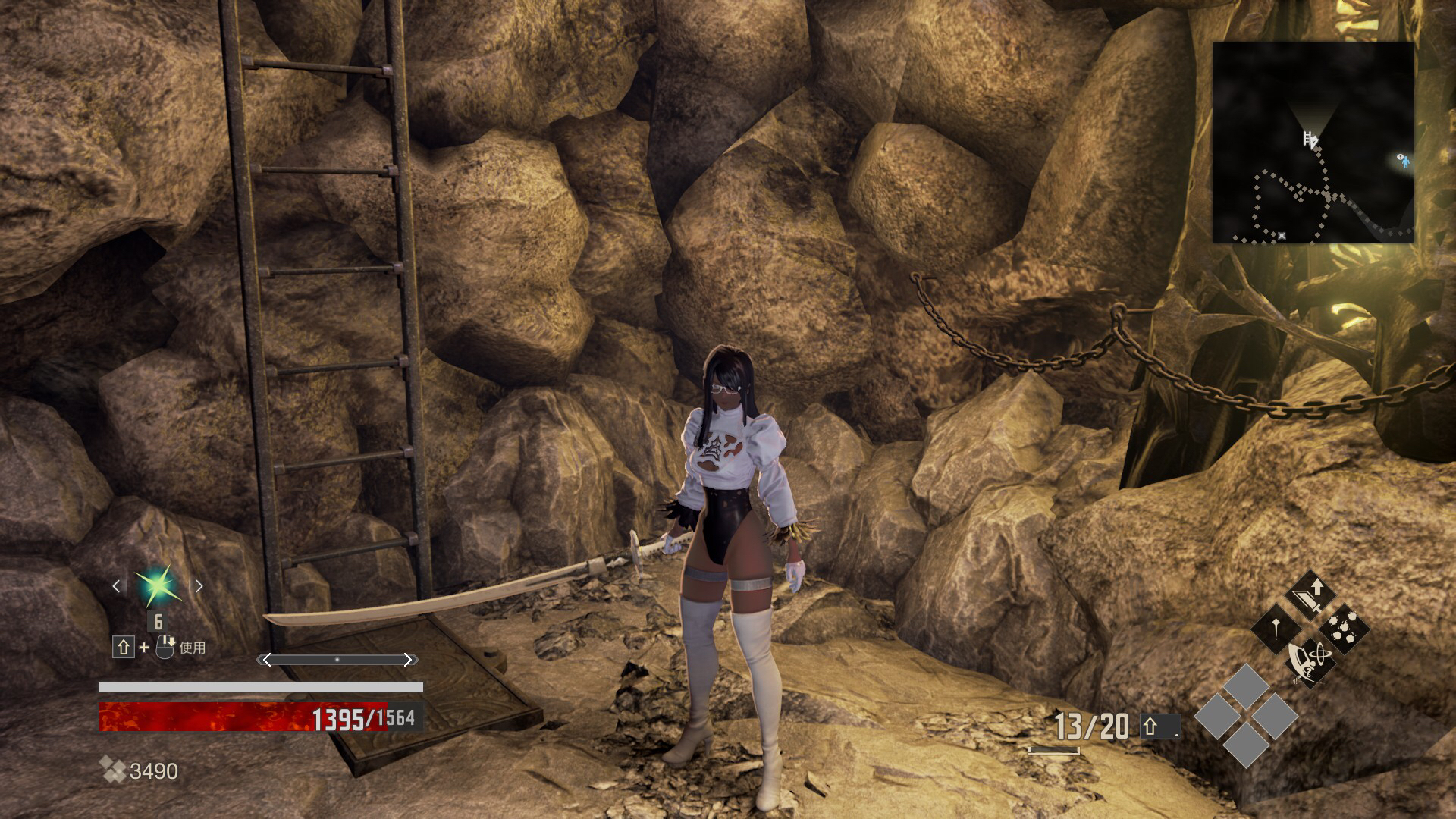Cycle to the next quick item
The height and width of the screenshot is (819, 1456).
click(x=199, y=586)
